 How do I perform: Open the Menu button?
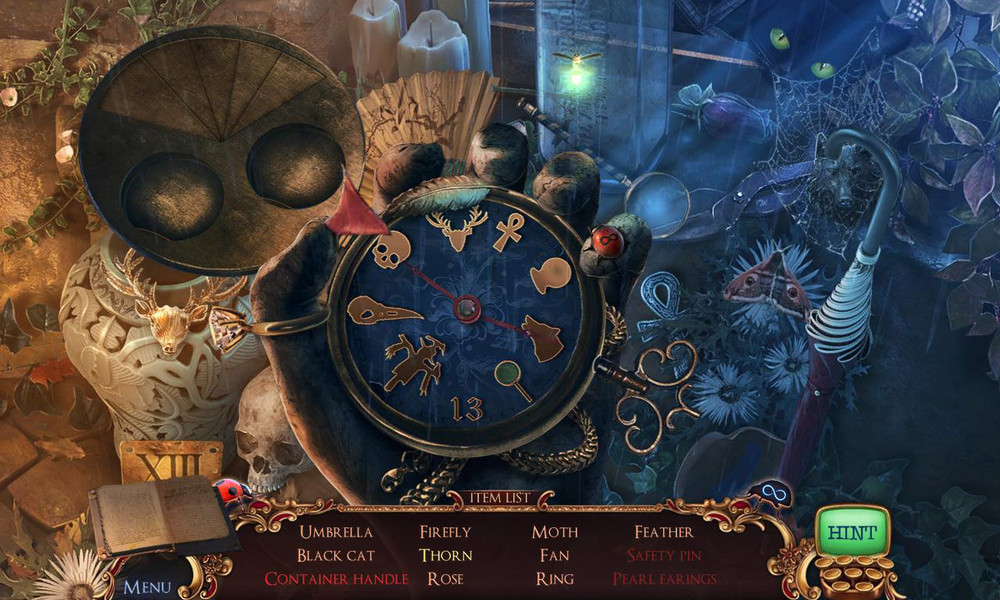[x=147, y=586]
